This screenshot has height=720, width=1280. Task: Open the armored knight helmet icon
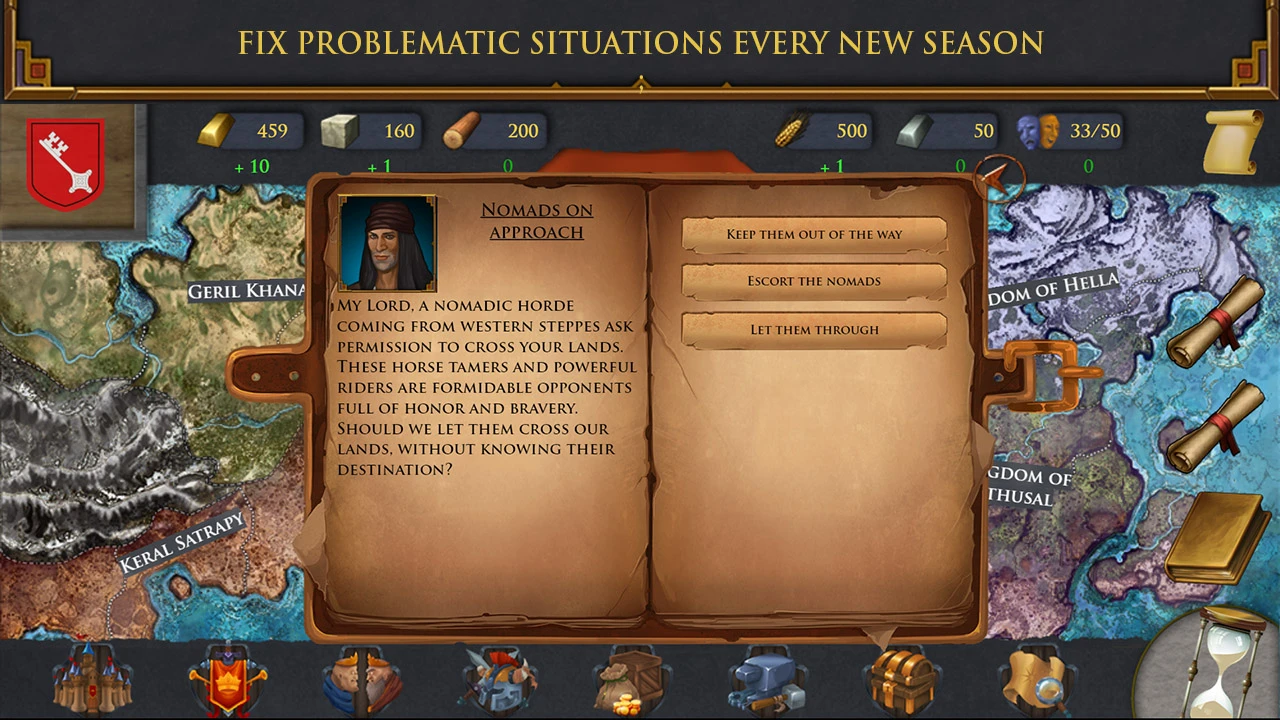click(499, 680)
